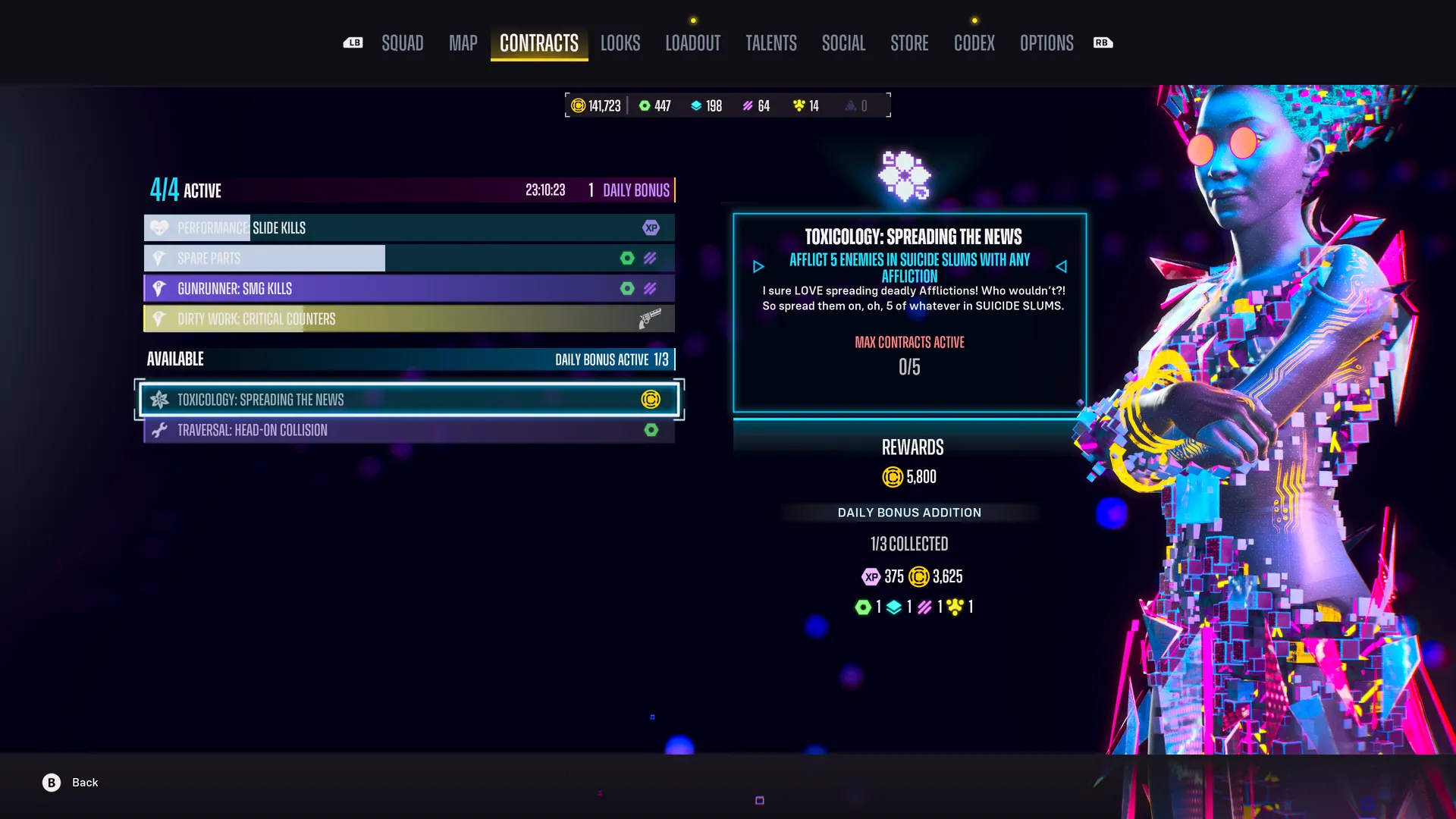Switch to the Options tab
Viewport: 1456px width, 819px height.
pos(1046,43)
